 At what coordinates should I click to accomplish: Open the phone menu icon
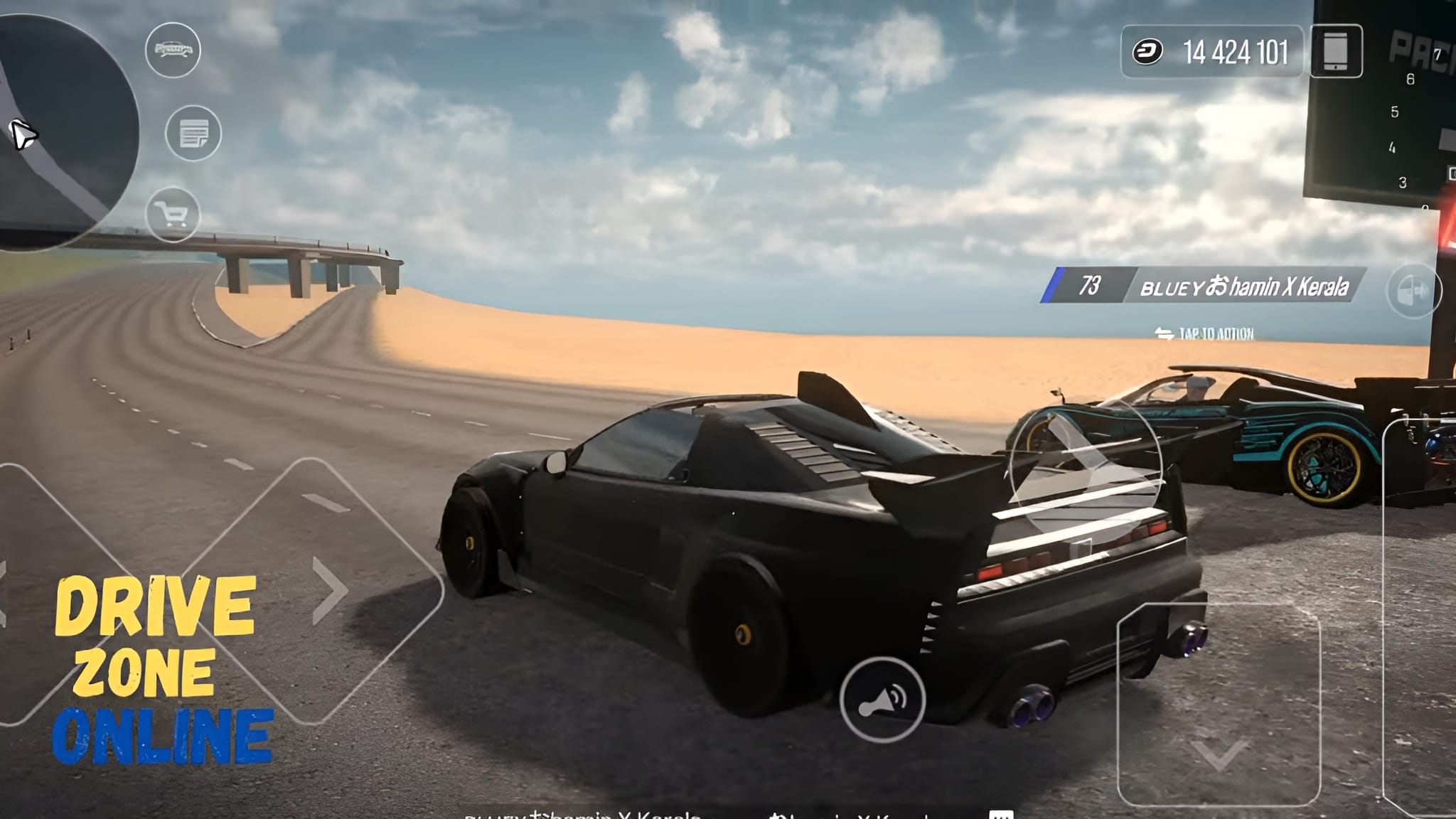(x=1336, y=51)
